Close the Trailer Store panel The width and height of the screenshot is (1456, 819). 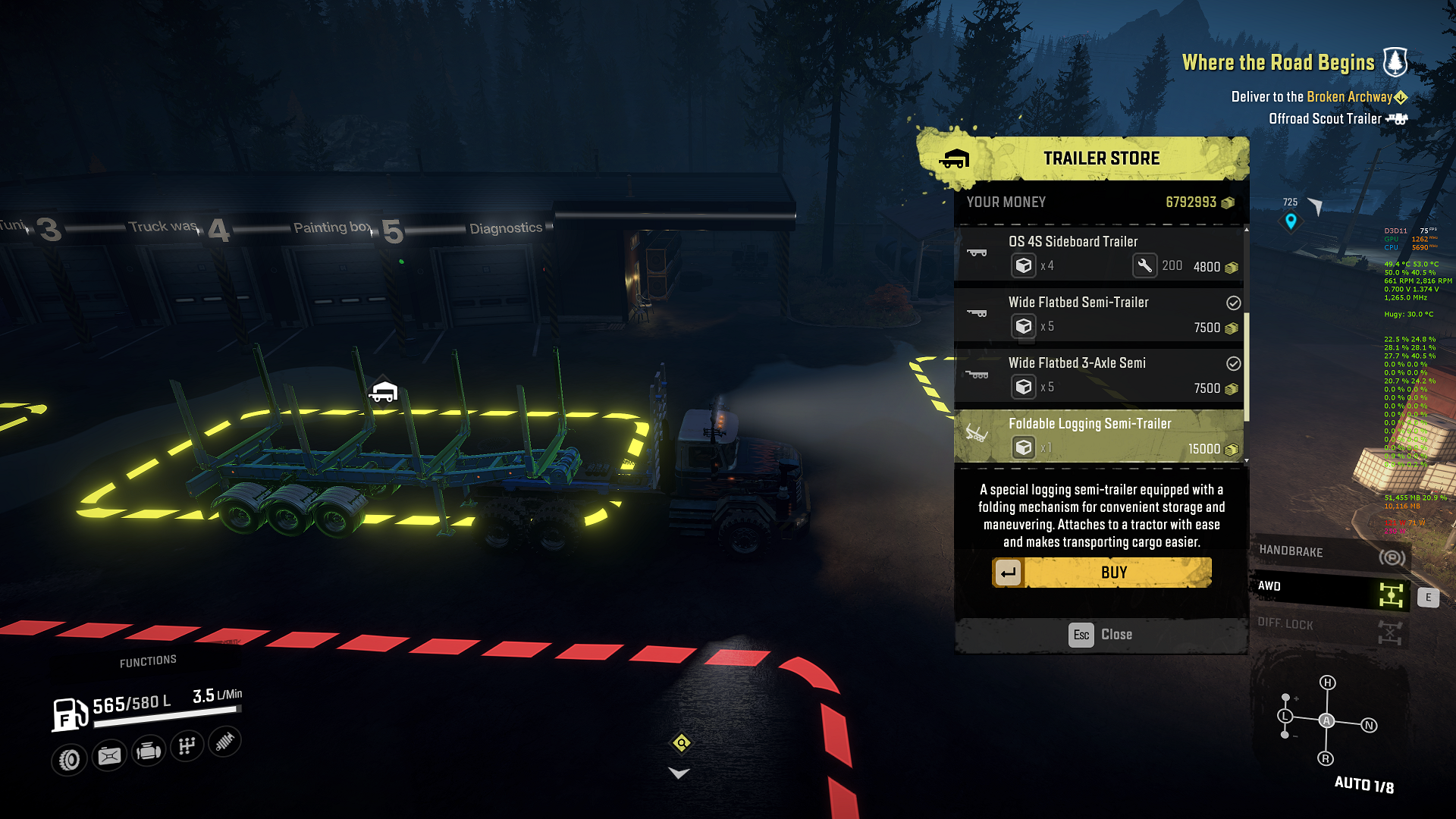click(x=1100, y=635)
